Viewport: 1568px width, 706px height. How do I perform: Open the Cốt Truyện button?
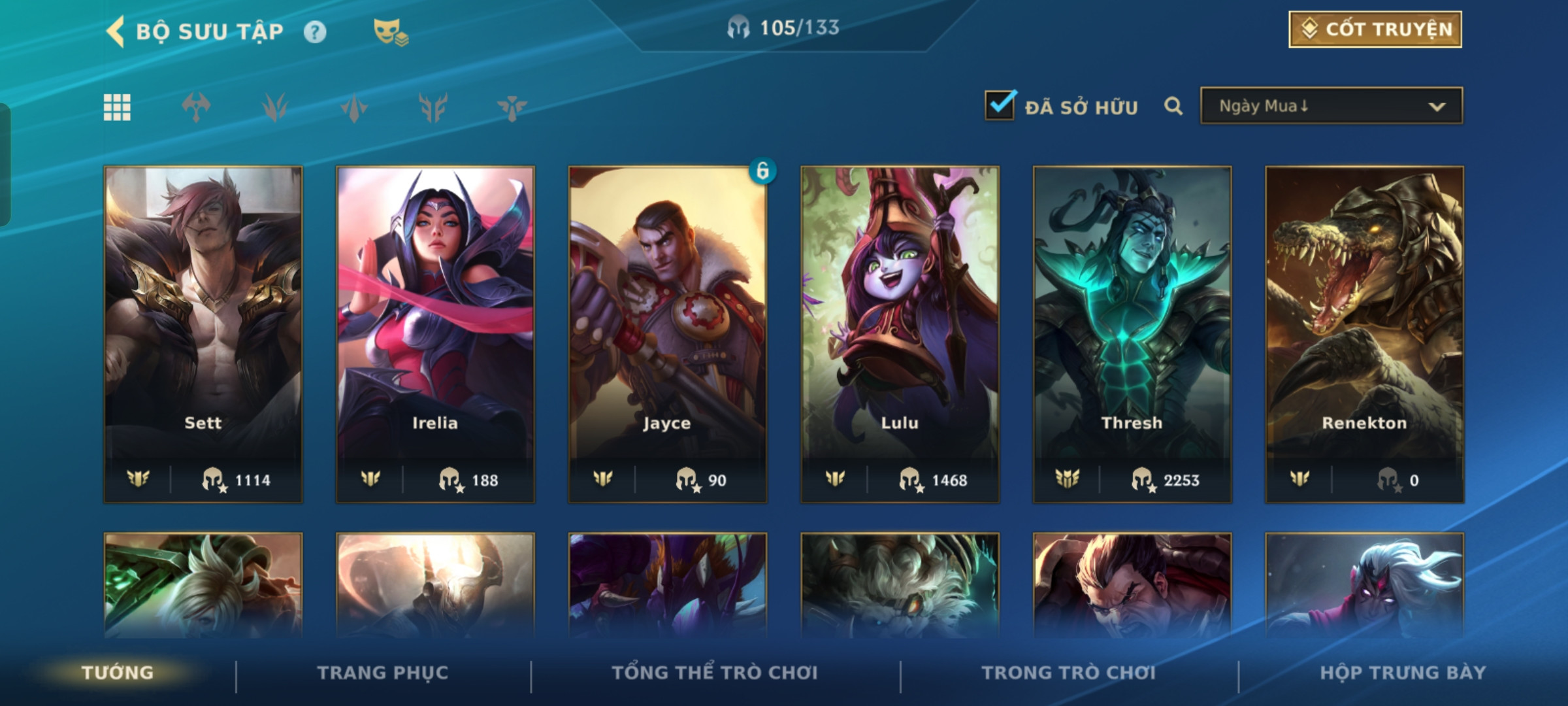click(x=1375, y=29)
